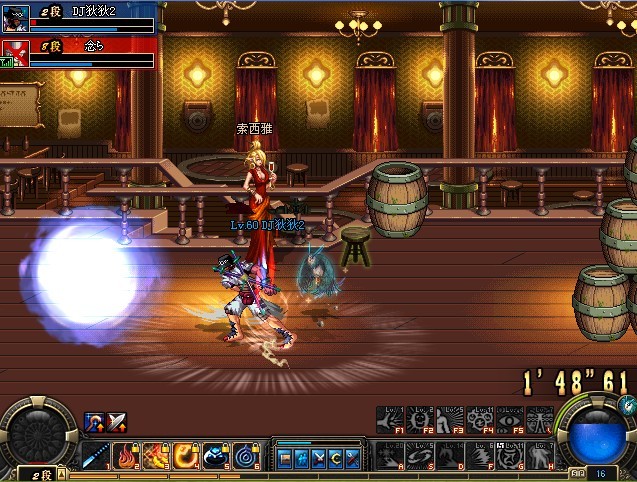Activate the F4 skill icon
The height and width of the screenshot is (482, 637).
point(481,421)
